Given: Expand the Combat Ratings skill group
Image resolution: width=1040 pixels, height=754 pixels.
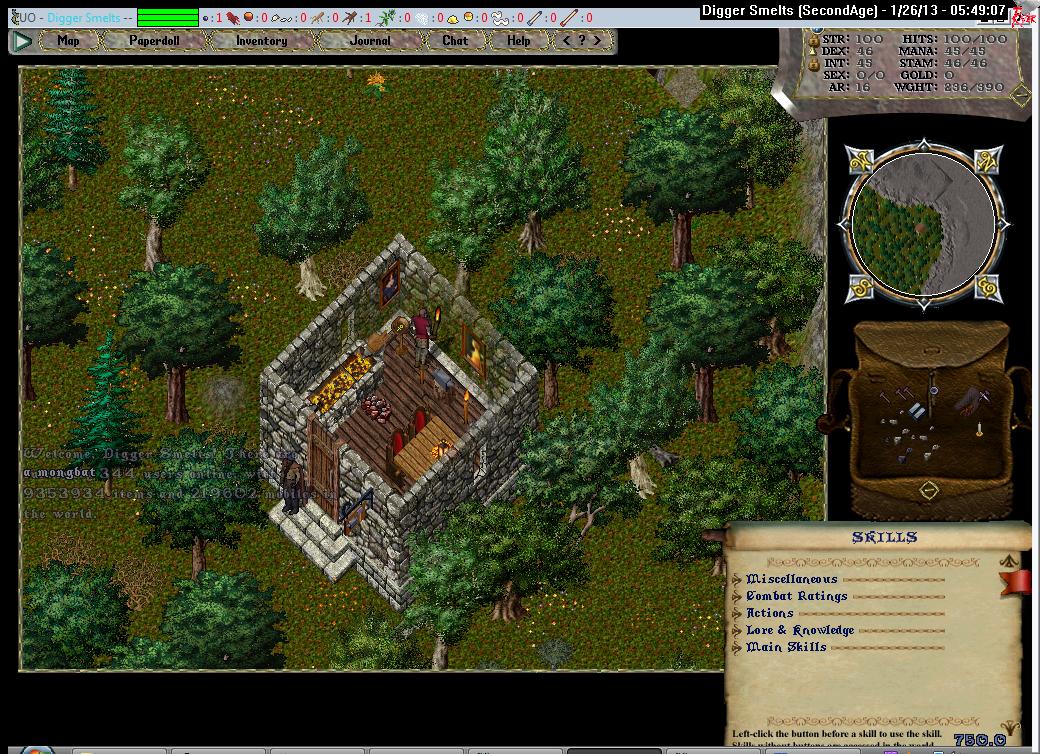Looking at the screenshot, I should pos(737,596).
